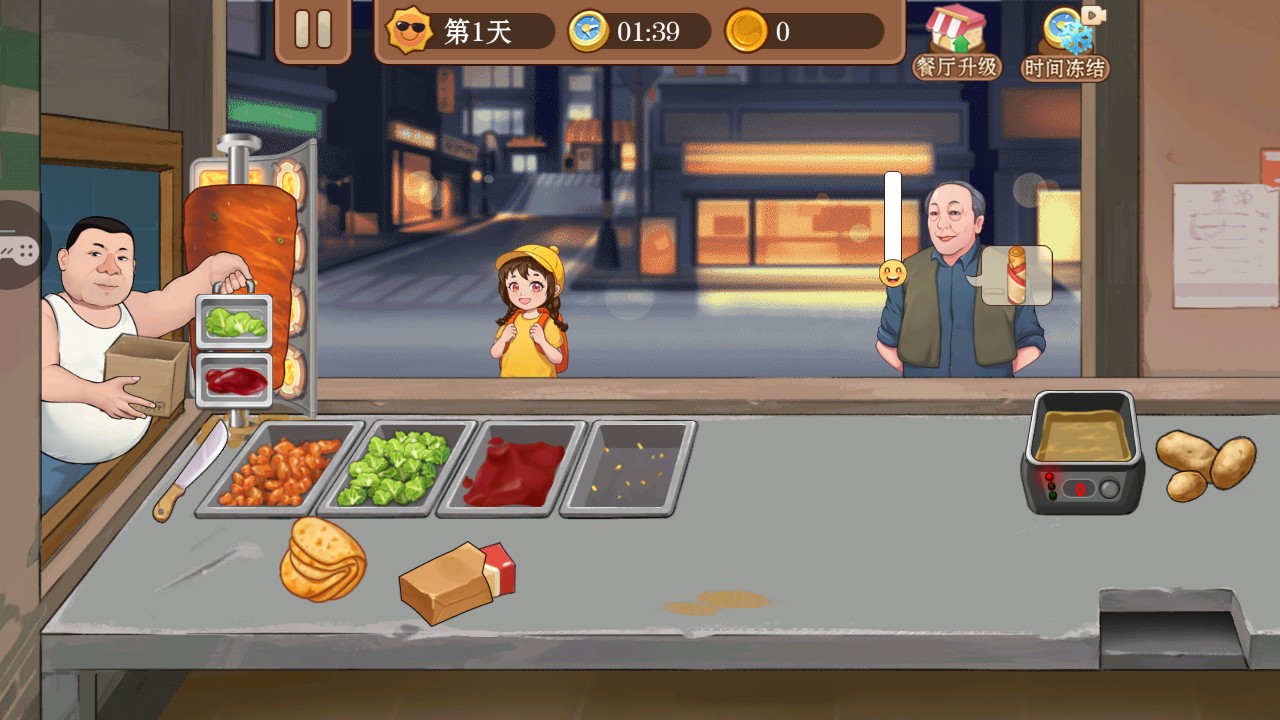This screenshot has height=720, width=1280.
Task: Pick the chopped lettuce tray
Action: [398, 470]
